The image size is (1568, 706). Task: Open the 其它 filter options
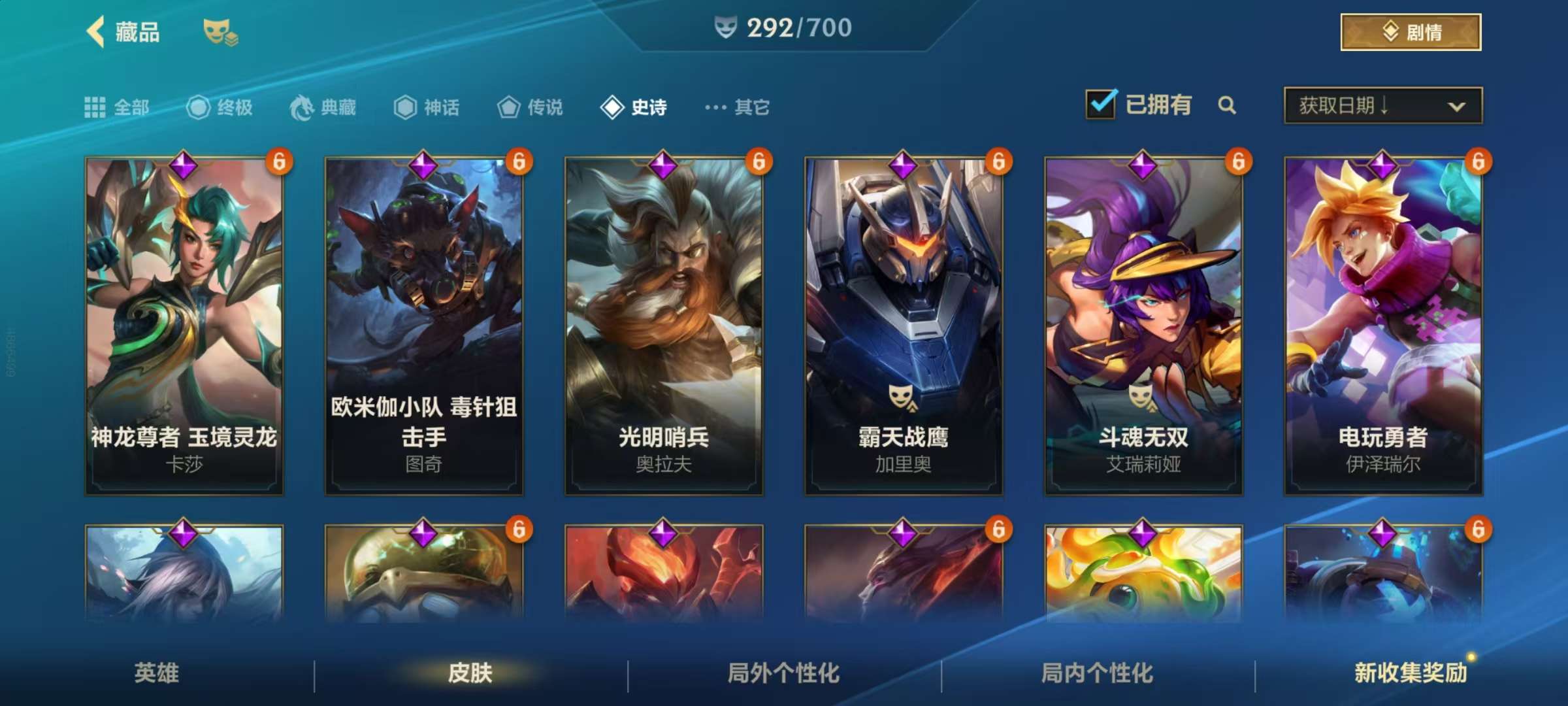[738, 107]
